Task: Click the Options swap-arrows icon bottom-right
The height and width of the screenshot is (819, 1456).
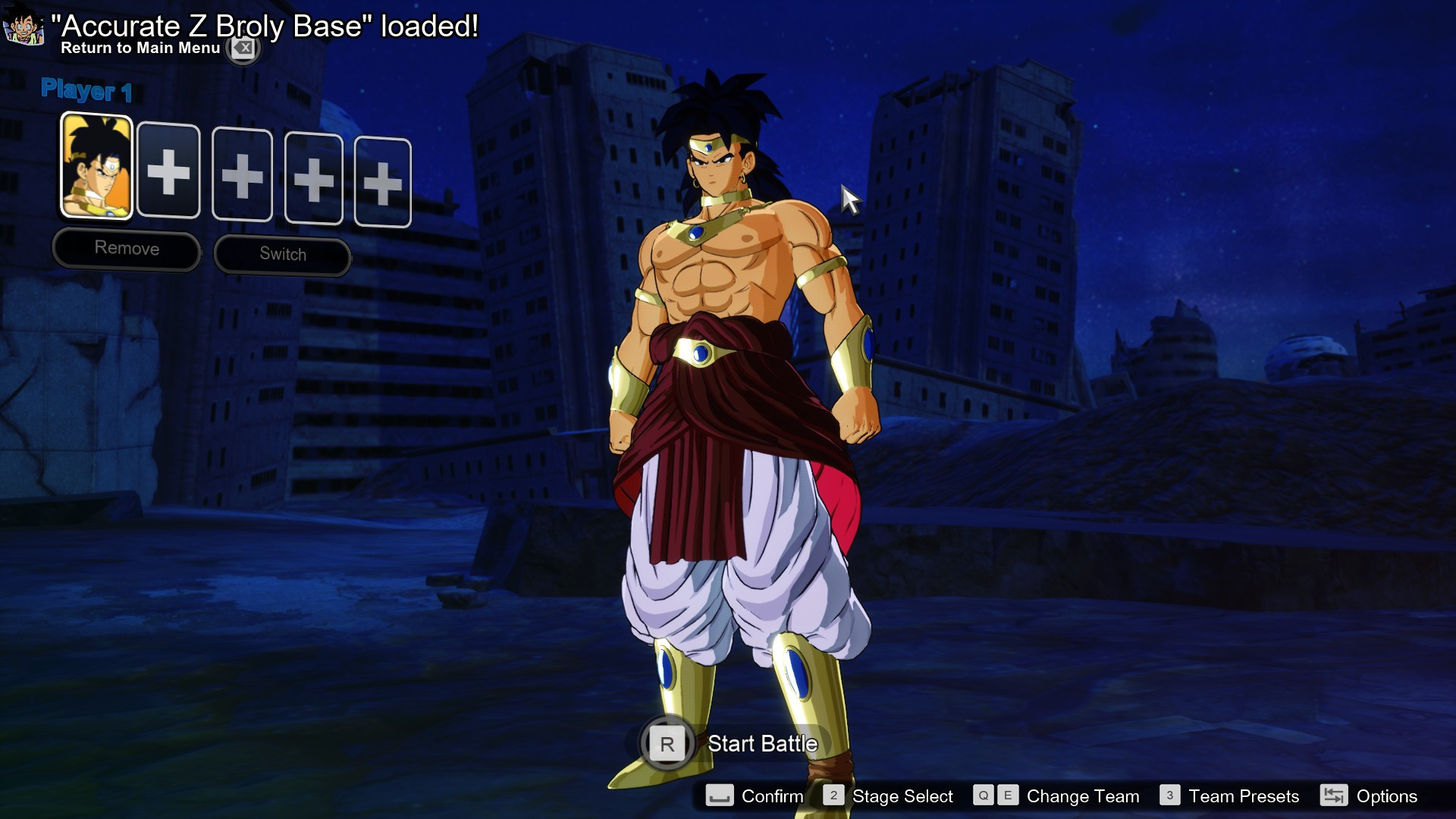Action: pos(1333,796)
